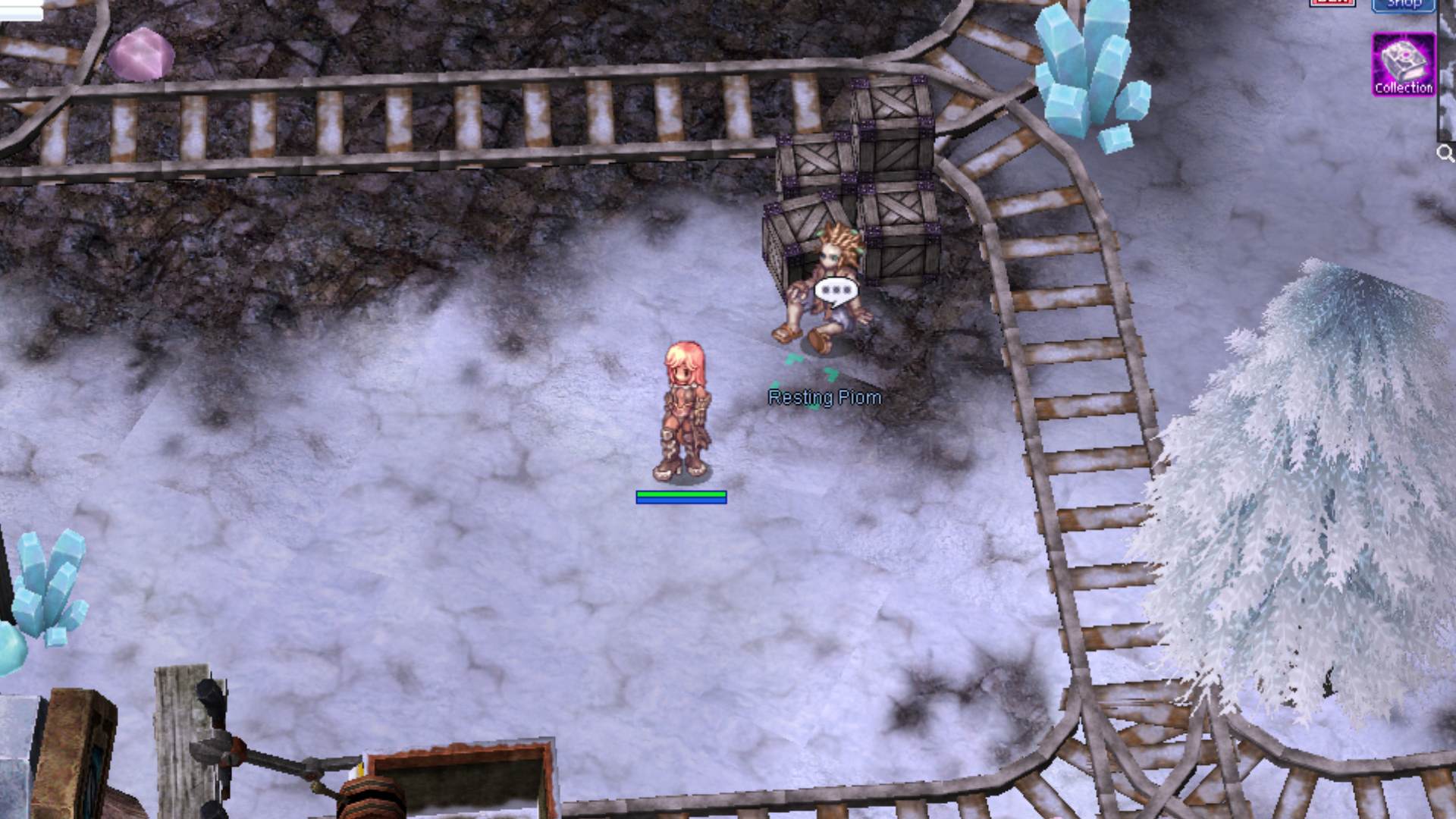Open the Collection book
Viewport: 1456px width, 819px height.
point(1403,64)
